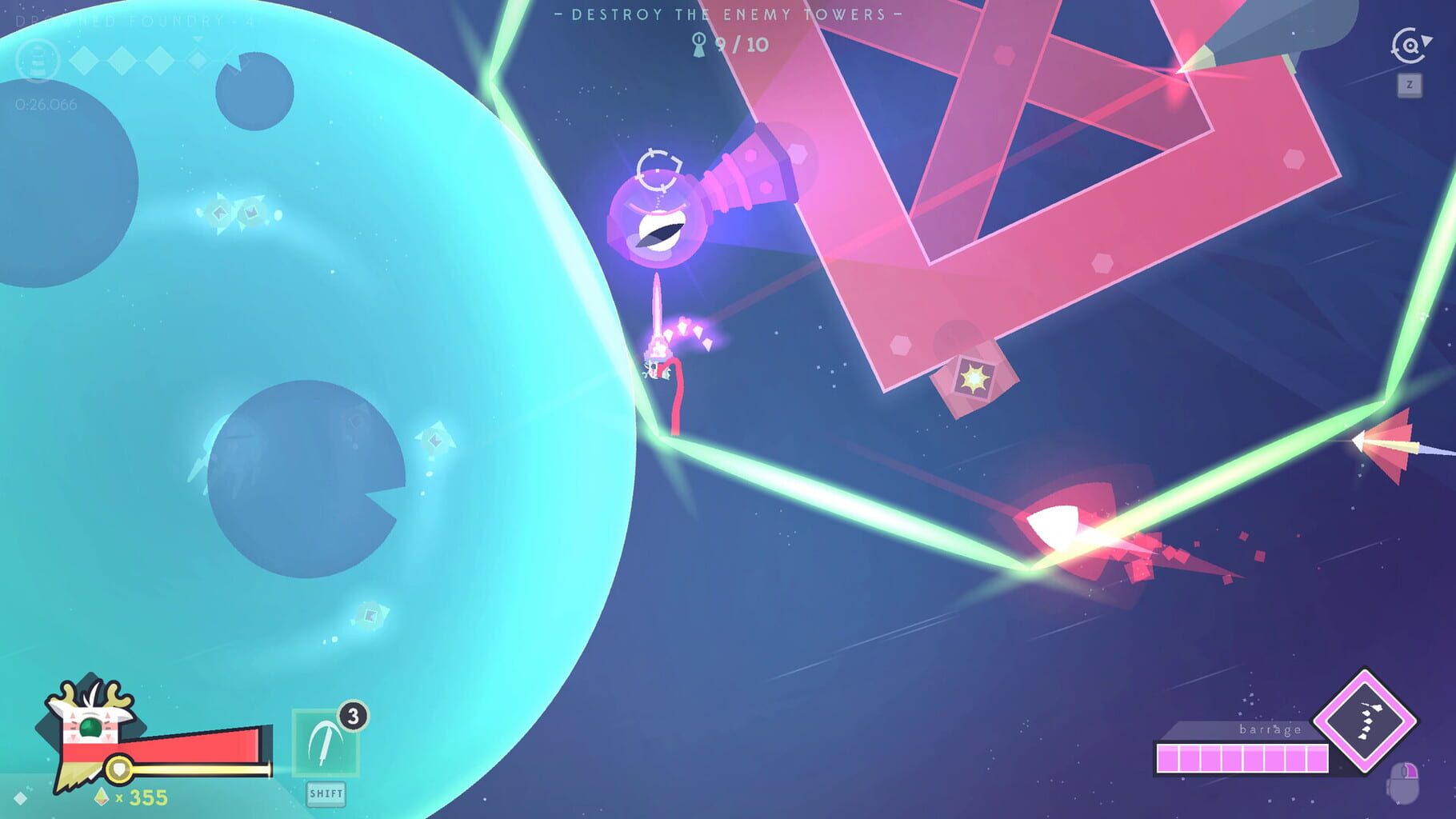Click the 0:26.066 level timer

(x=46, y=104)
